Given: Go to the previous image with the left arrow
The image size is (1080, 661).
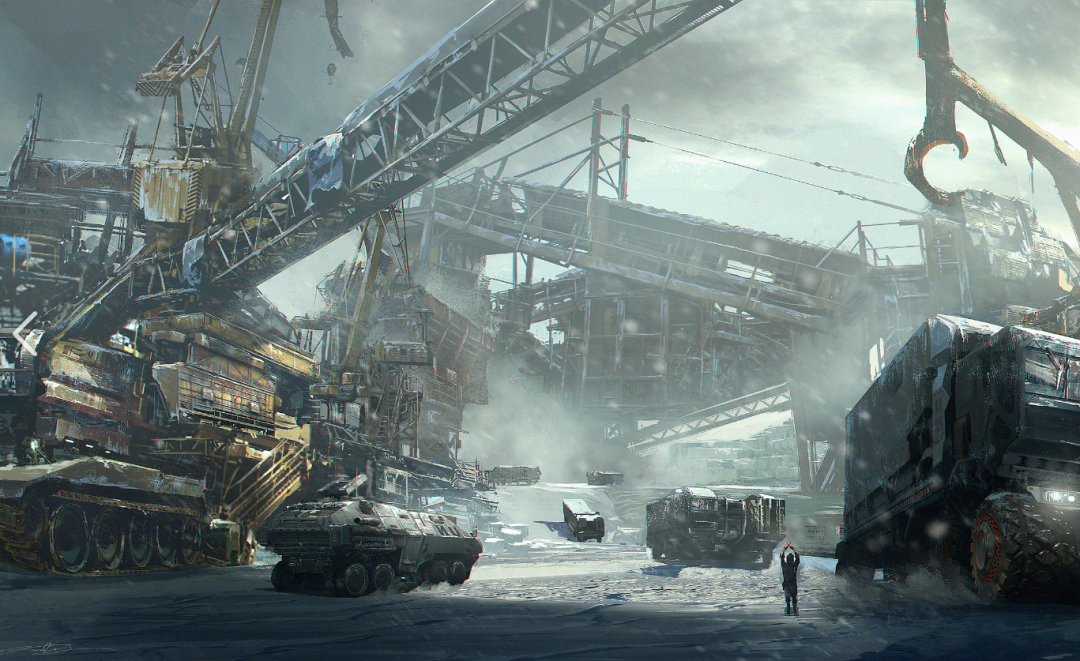Looking at the screenshot, I should [x=26, y=332].
